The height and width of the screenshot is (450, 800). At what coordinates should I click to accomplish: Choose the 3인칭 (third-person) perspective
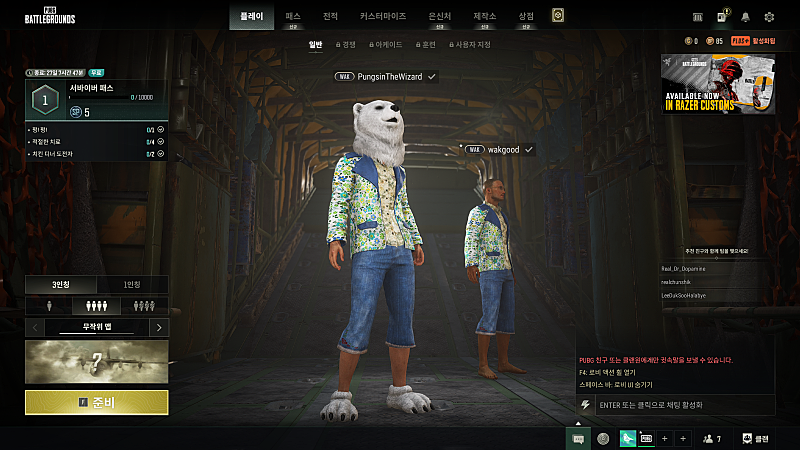(61, 284)
